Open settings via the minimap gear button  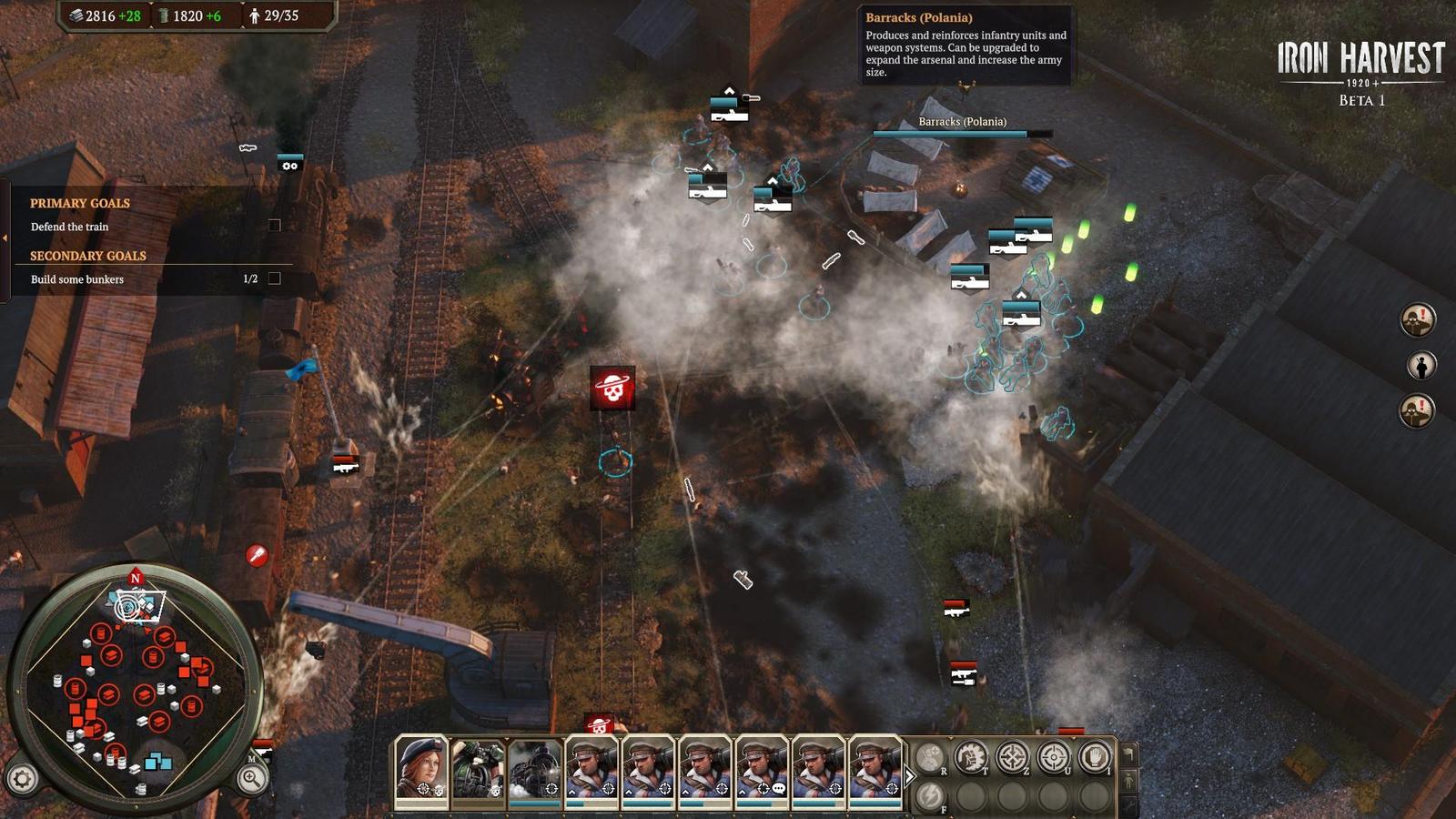[x=23, y=779]
